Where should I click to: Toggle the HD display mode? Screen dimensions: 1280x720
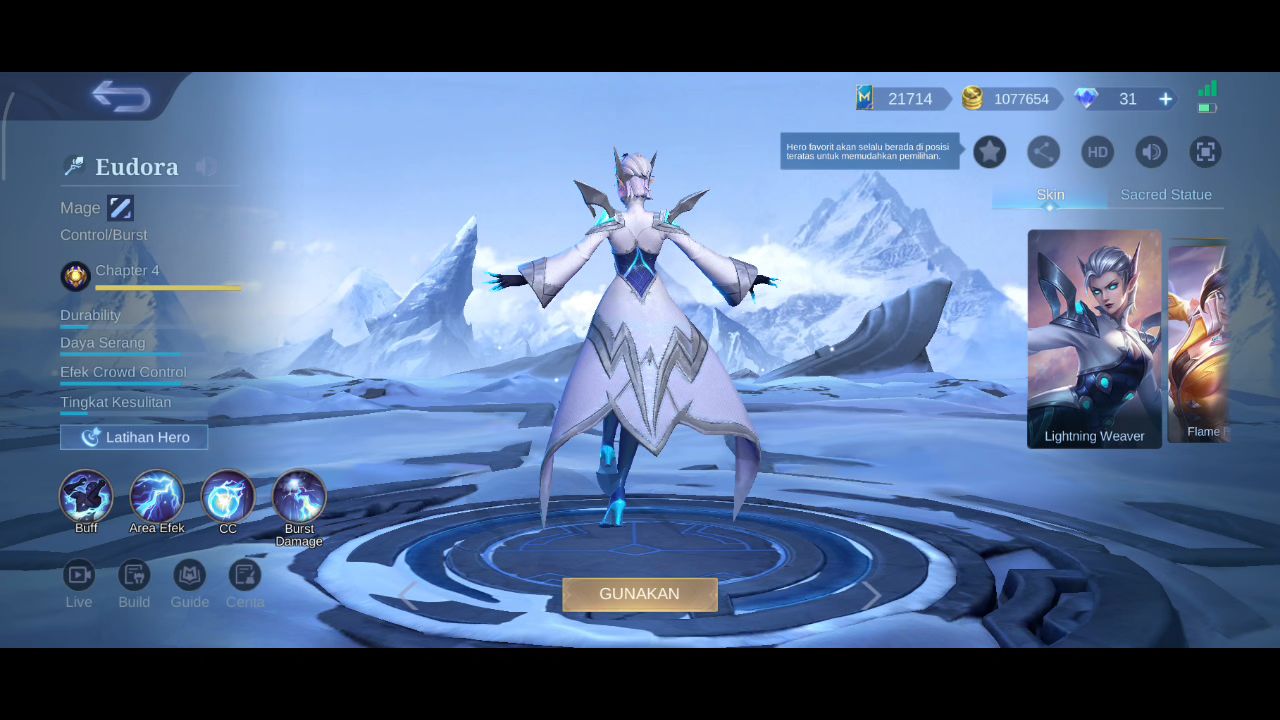[x=1097, y=152]
